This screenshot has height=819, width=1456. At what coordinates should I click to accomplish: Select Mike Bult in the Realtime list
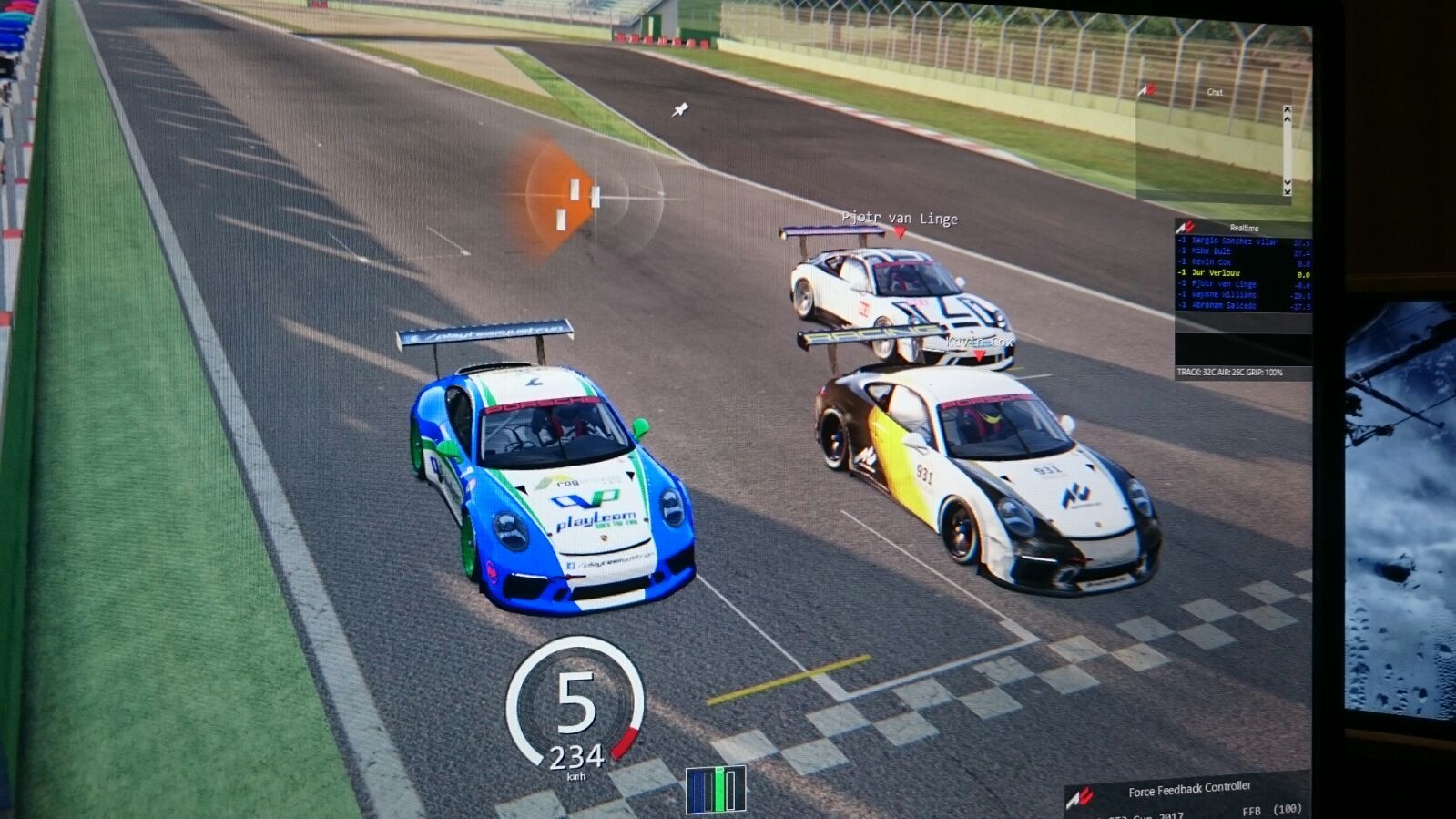(x=1211, y=251)
